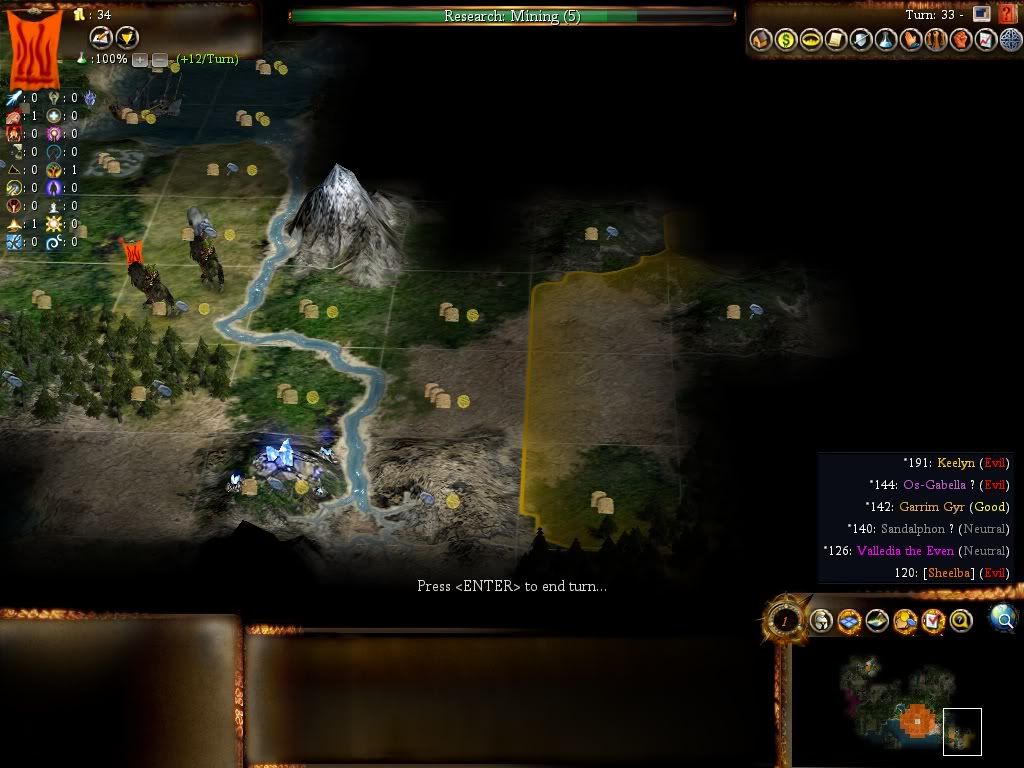Image resolution: width=1024 pixels, height=768 pixels.
Task: Open the event log quill icon
Action: click(x=101, y=38)
